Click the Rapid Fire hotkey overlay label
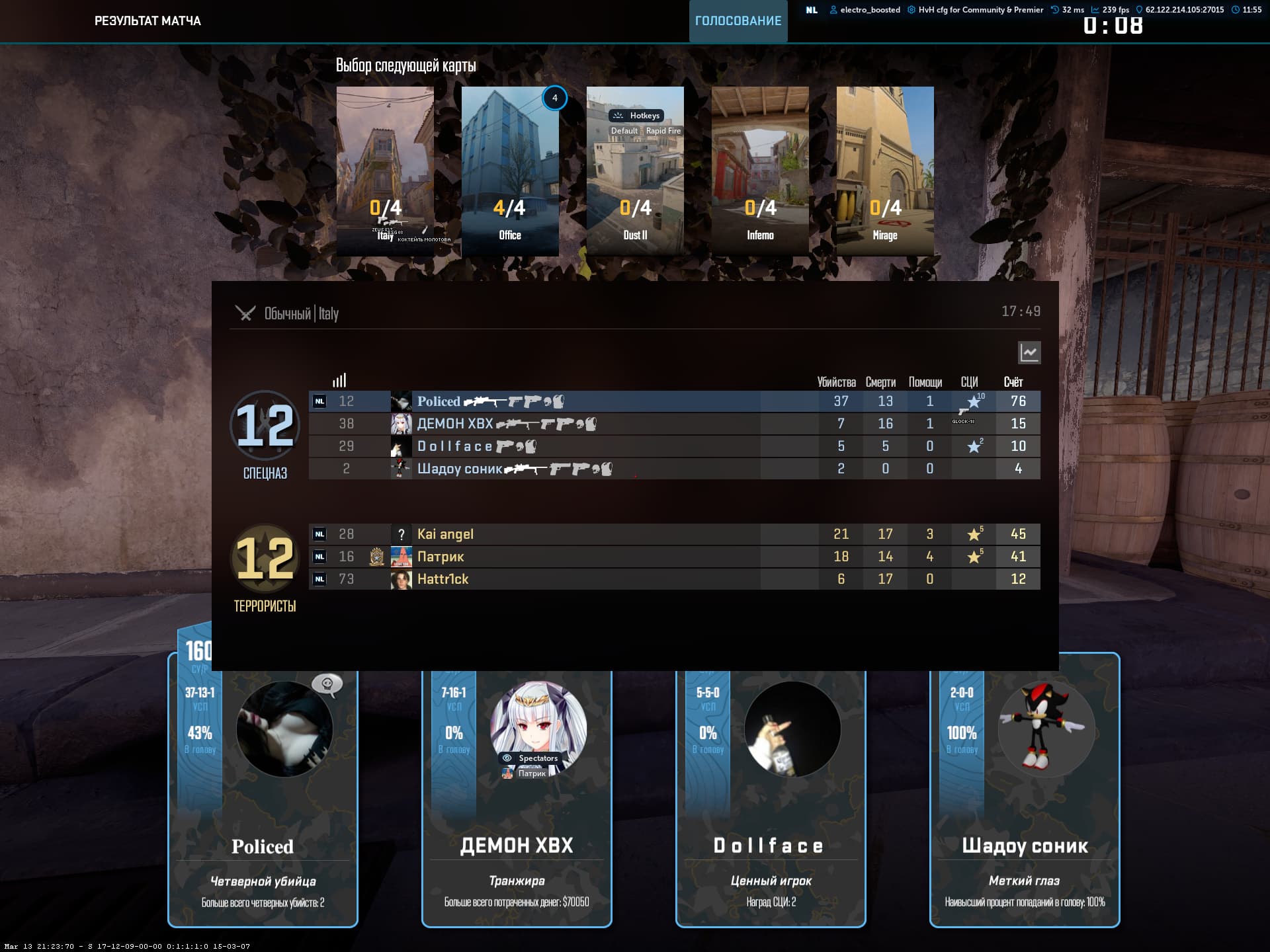Screen dimensions: 1270x952 point(663,131)
